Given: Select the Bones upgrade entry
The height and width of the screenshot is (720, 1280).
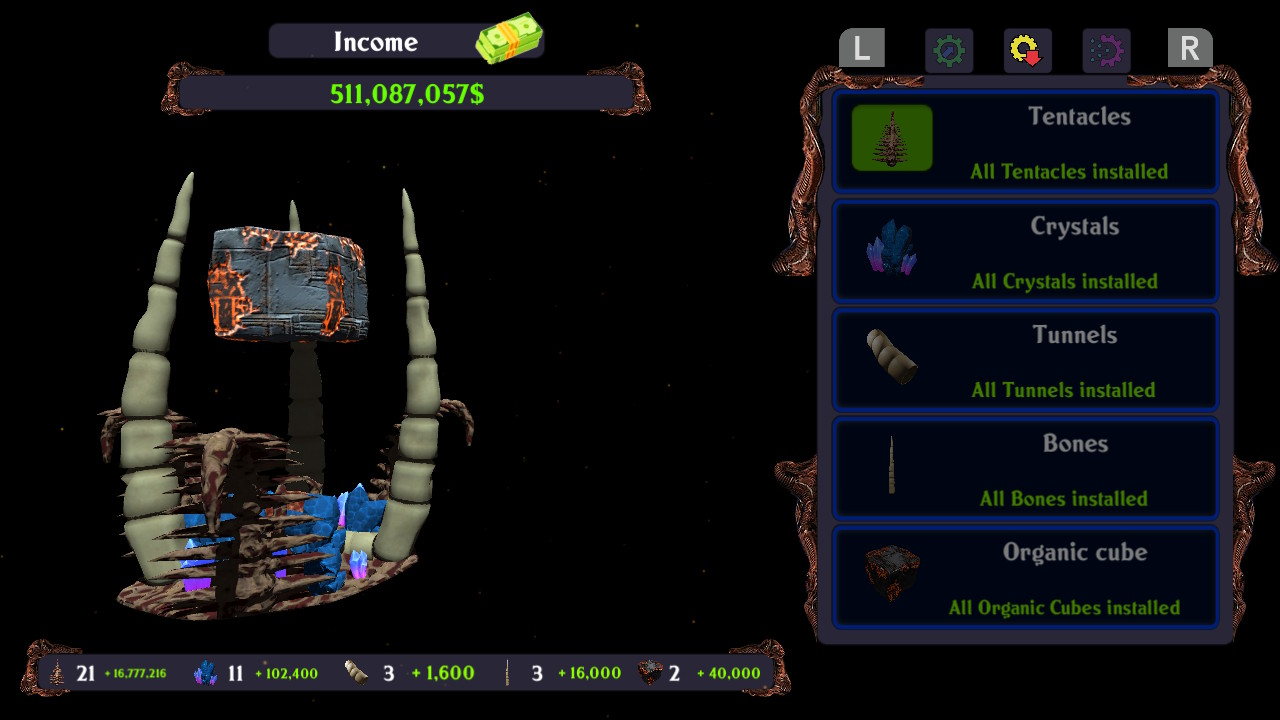Looking at the screenshot, I should [x=1025, y=468].
